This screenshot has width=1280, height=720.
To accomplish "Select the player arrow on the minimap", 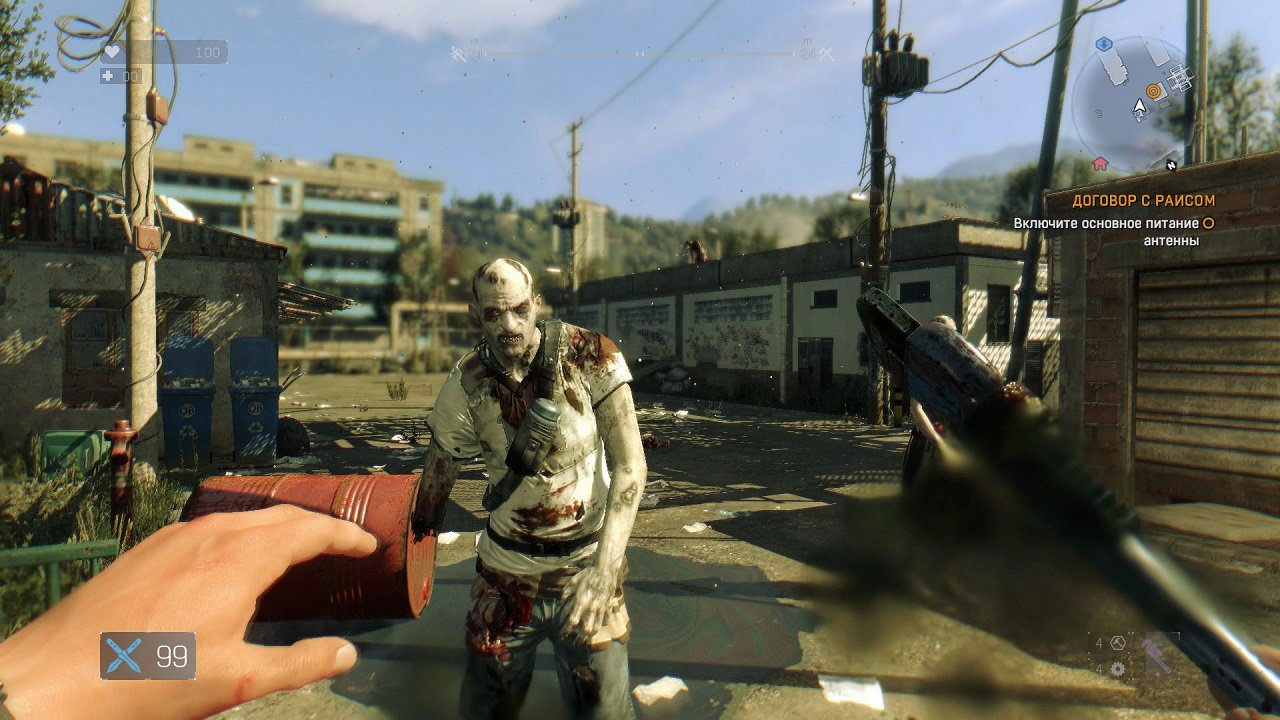I will click(1140, 106).
